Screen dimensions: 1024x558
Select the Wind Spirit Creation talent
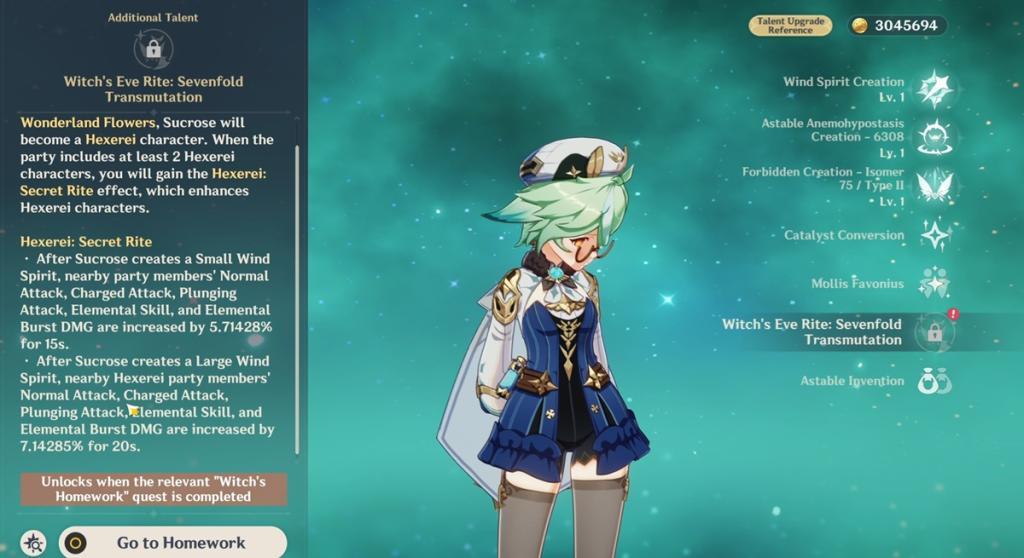[934, 89]
